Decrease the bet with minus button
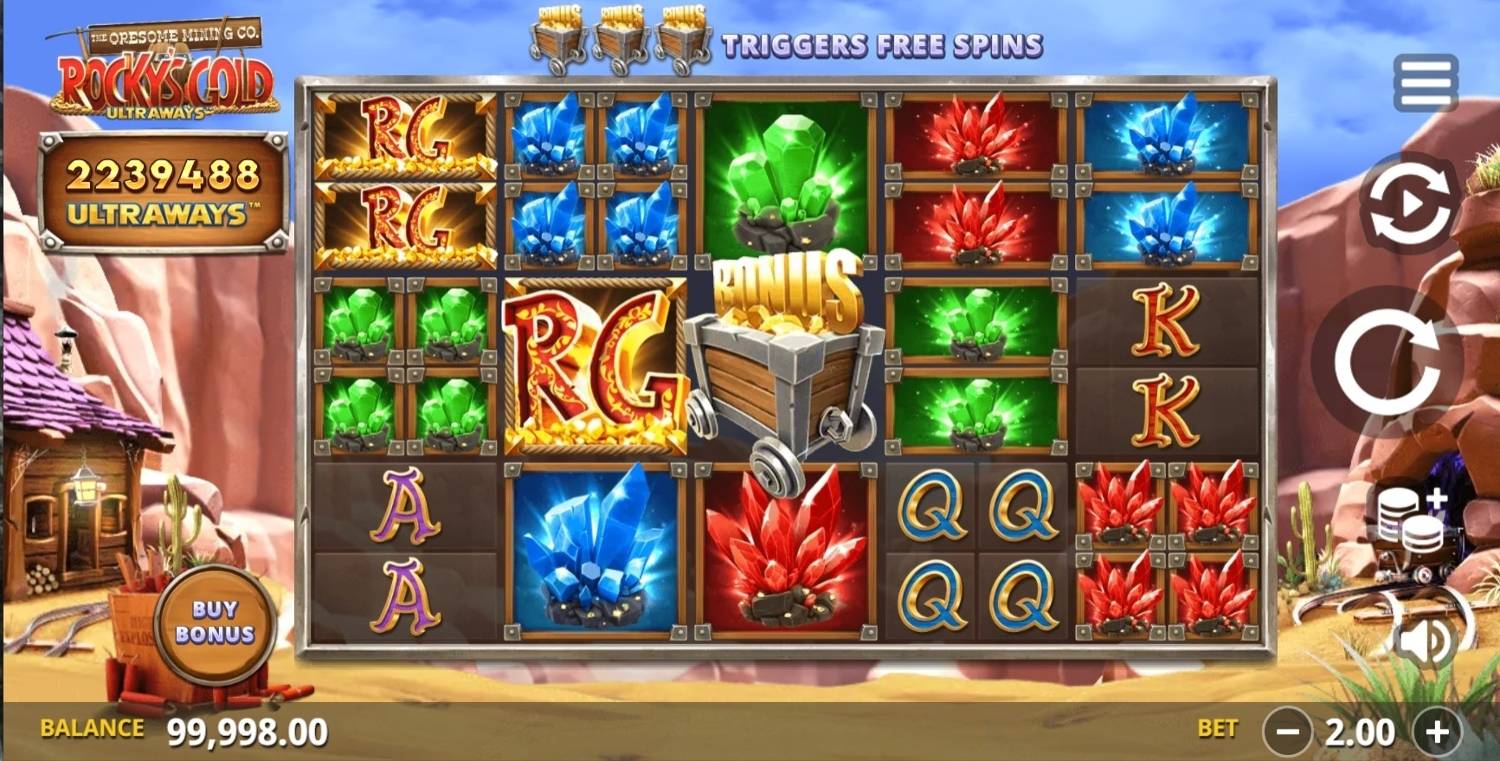 (x=1287, y=733)
